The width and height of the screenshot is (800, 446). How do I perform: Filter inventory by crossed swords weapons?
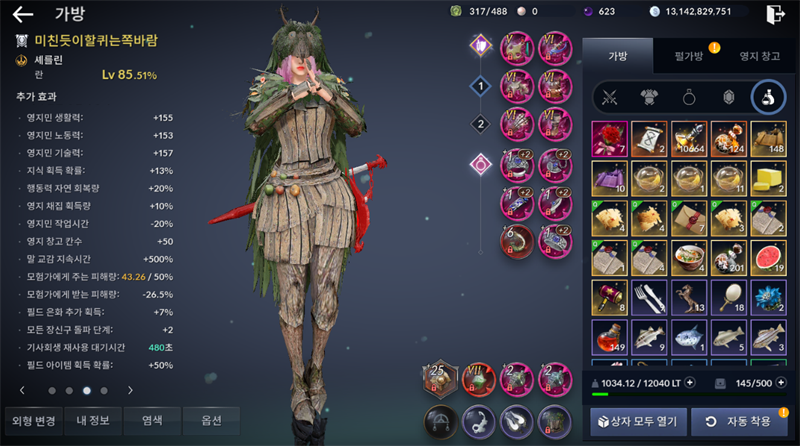(610, 98)
